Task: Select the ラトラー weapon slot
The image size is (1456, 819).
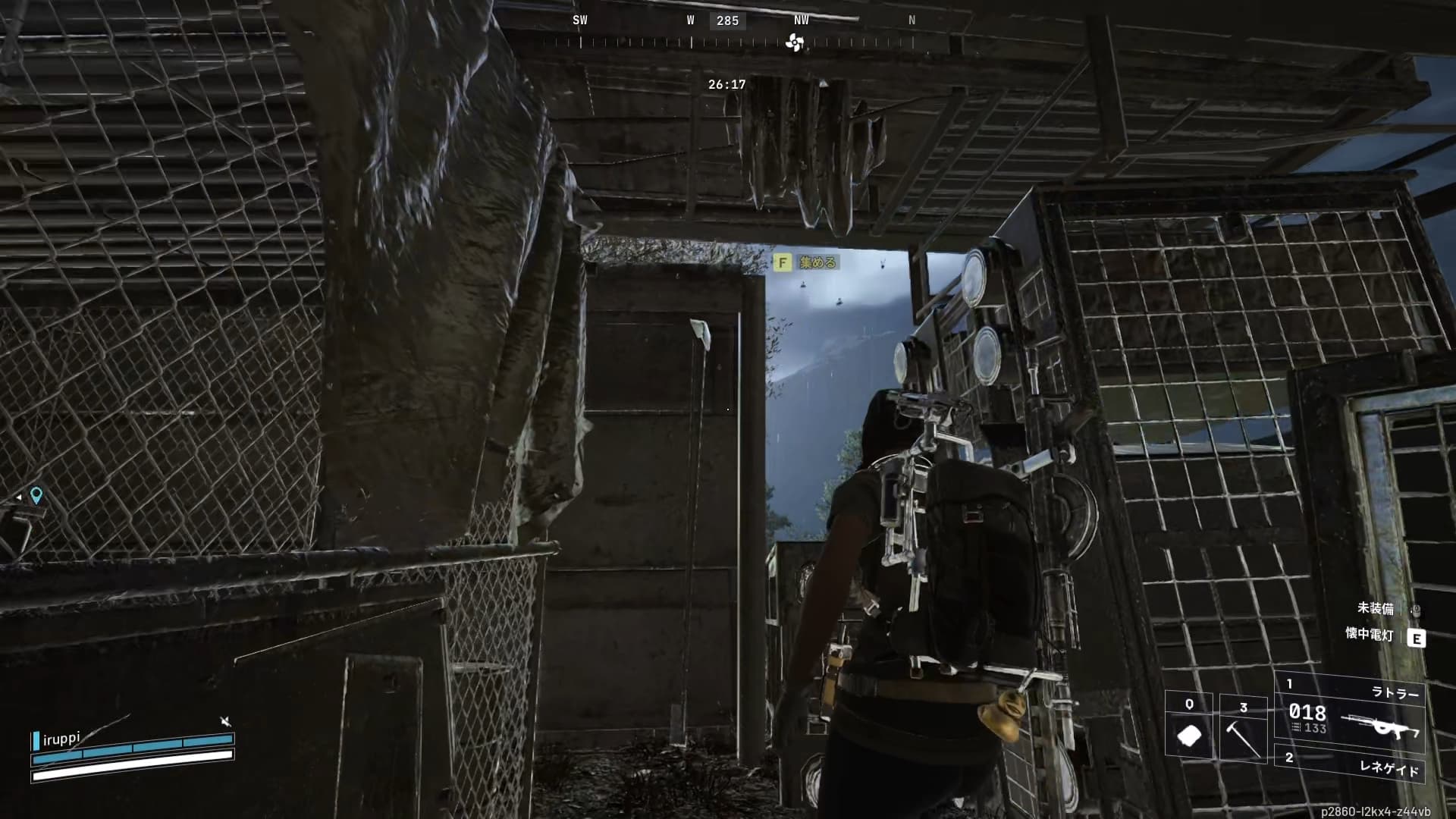Action: click(x=1350, y=713)
